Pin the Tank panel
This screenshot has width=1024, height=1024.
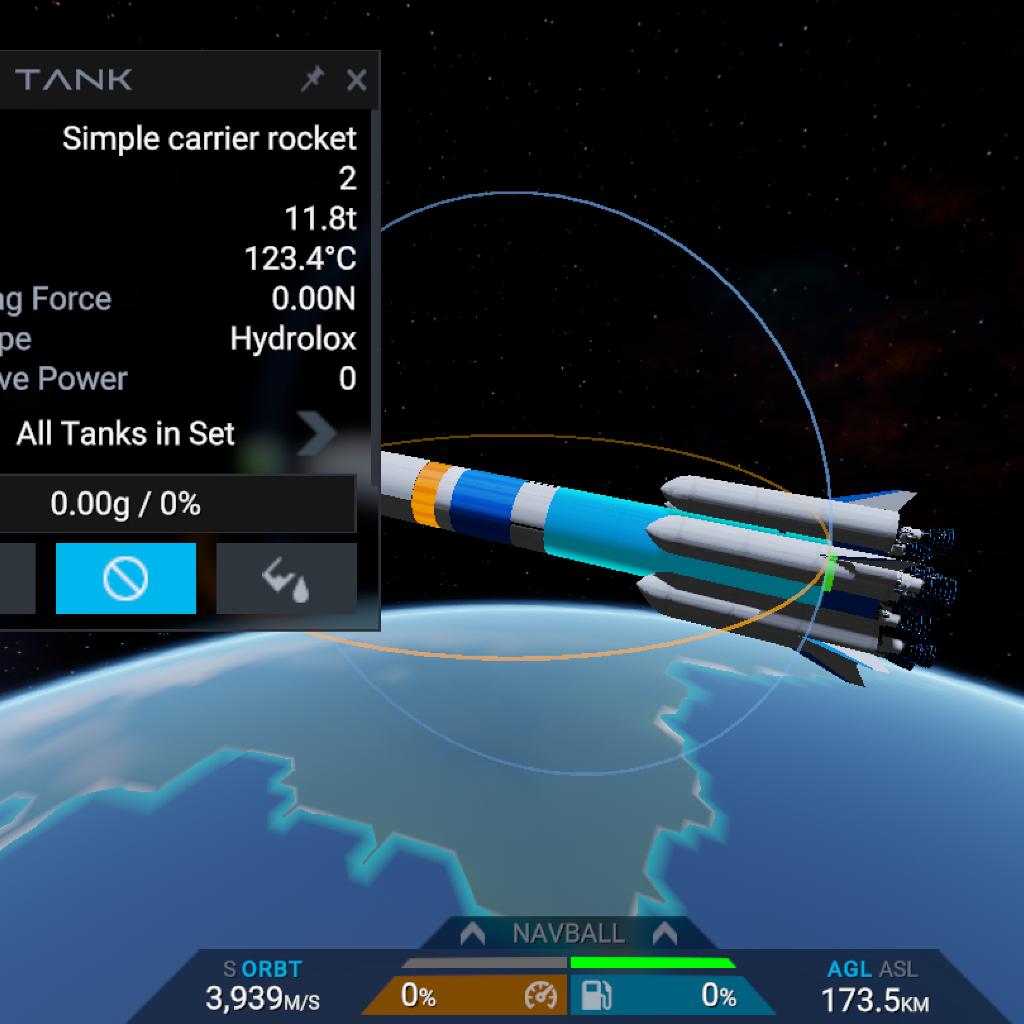coord(312,80)
